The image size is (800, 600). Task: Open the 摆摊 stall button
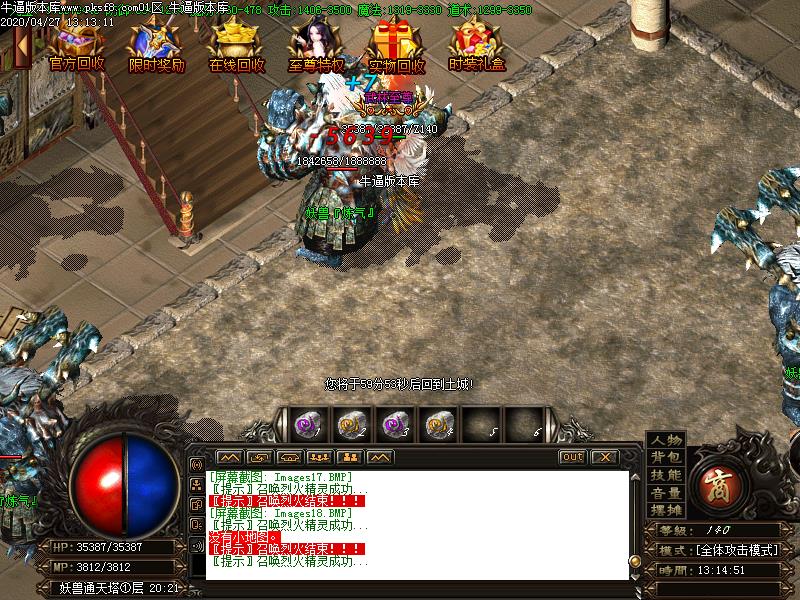(x=665, y=510)
